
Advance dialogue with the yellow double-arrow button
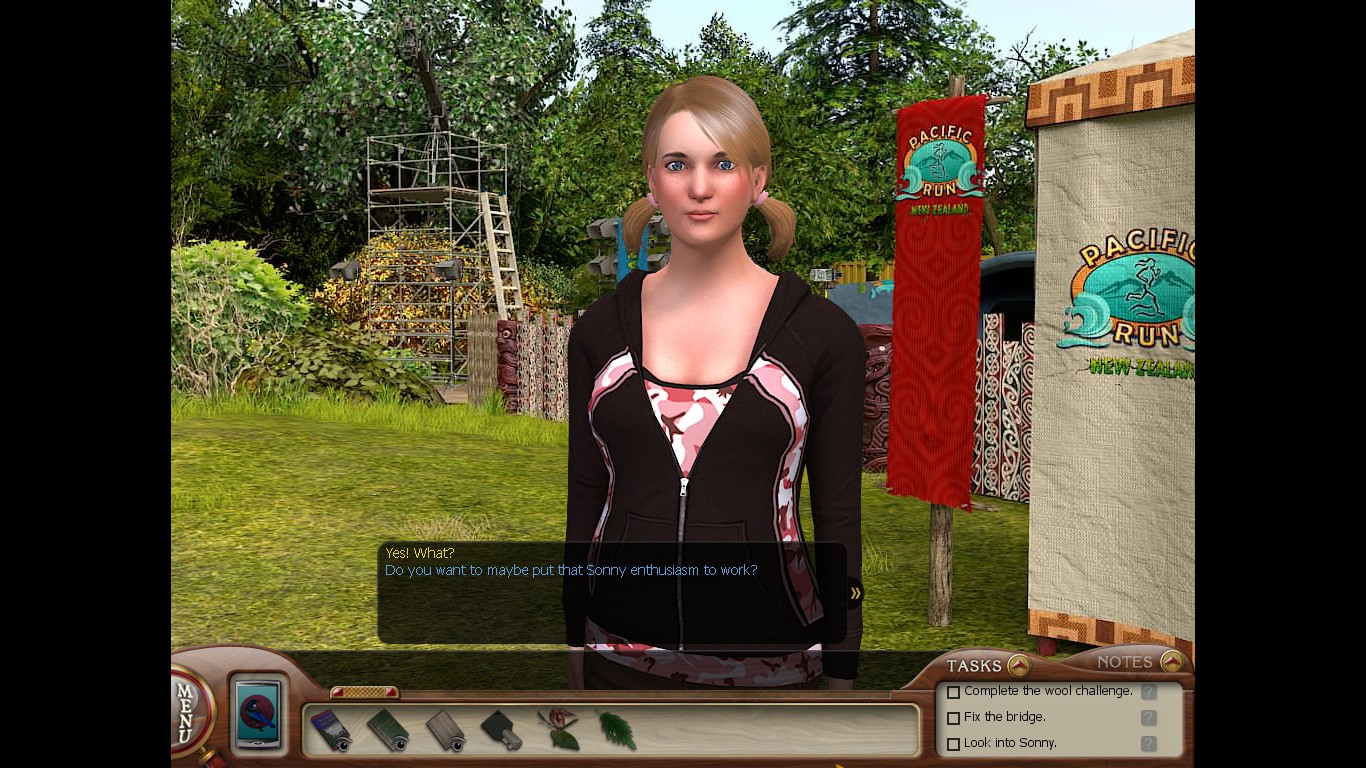(x=855, y=593)
